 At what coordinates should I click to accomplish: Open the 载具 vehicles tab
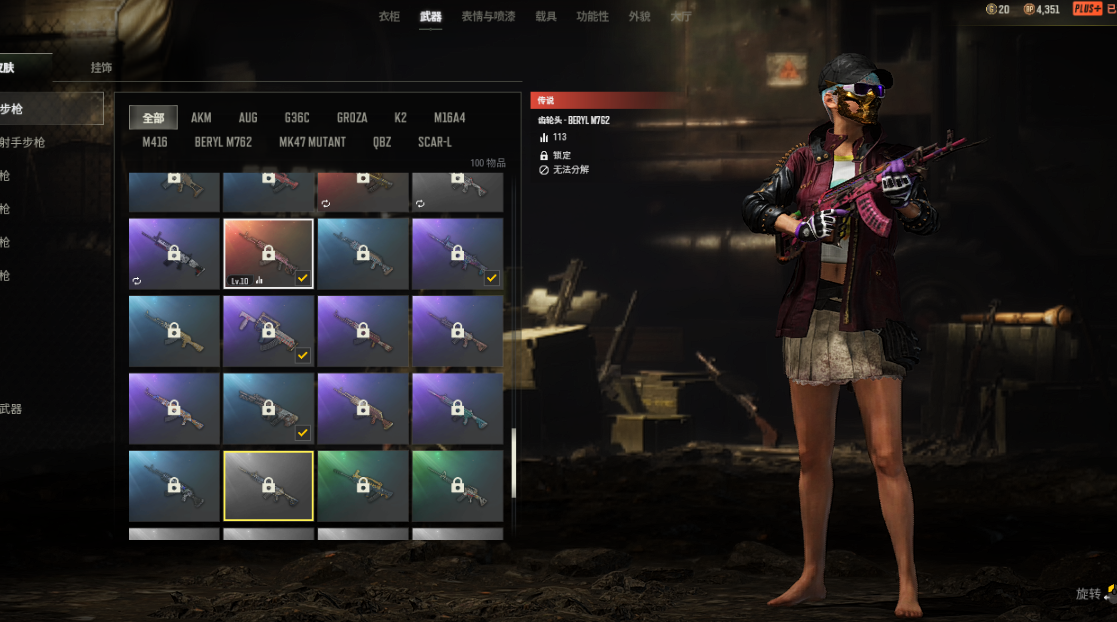click(x=546, y=16)
